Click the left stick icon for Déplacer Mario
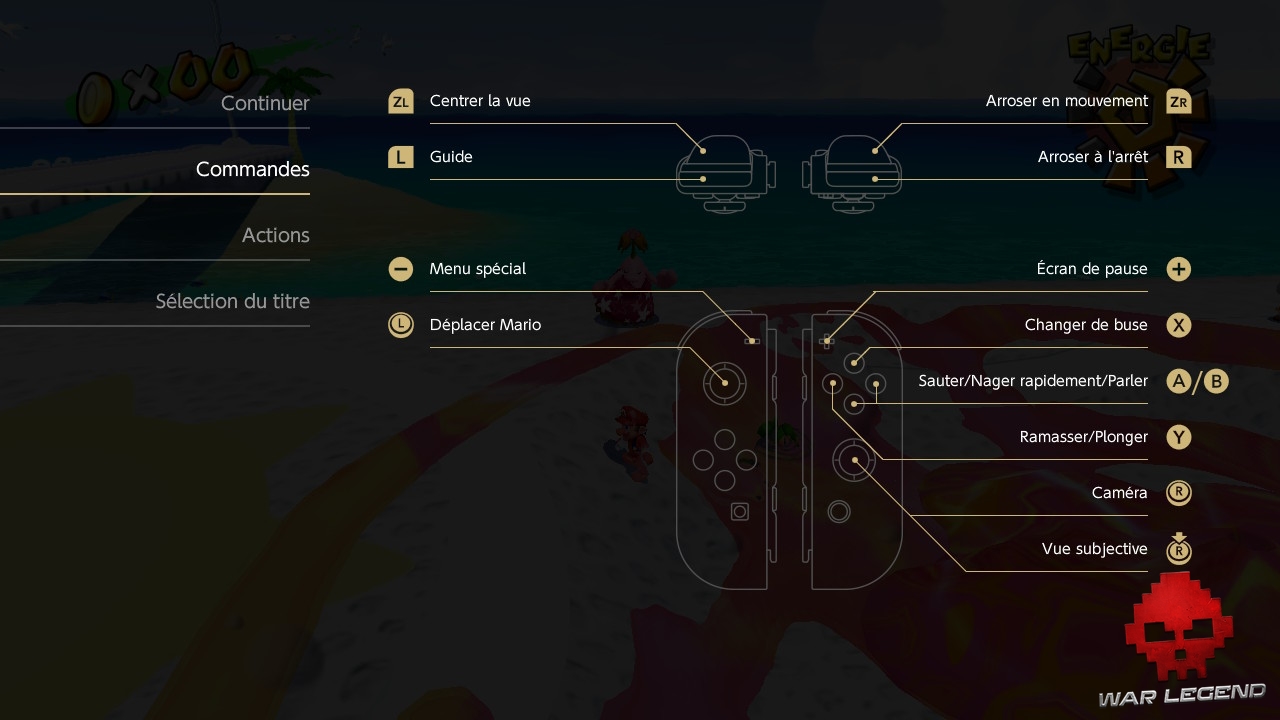 (x=400, y=325)
